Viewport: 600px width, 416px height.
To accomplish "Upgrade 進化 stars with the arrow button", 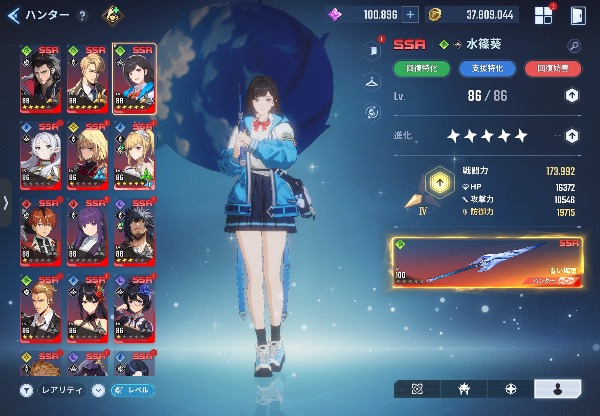I will [x=571, y=135].
